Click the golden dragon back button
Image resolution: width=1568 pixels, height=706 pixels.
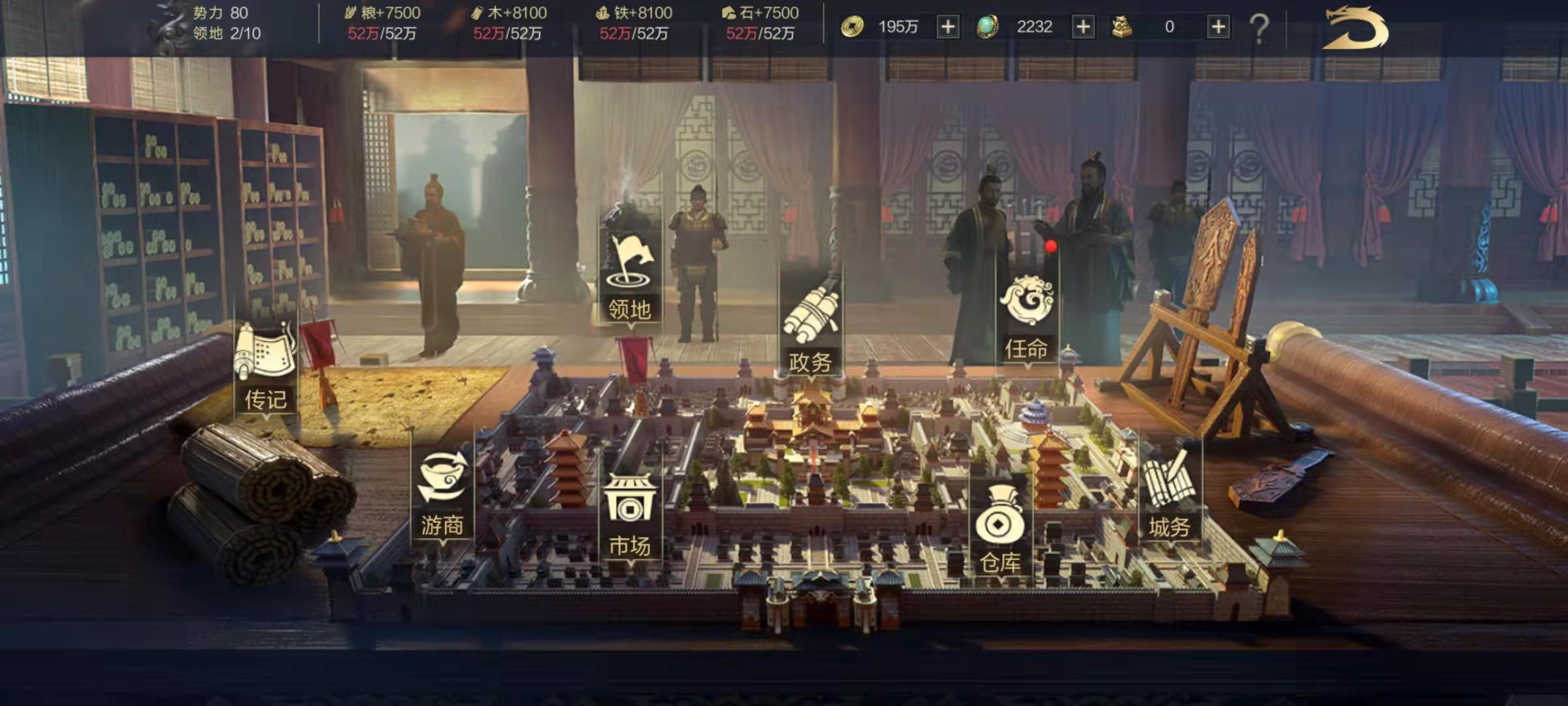point(1356,28)
